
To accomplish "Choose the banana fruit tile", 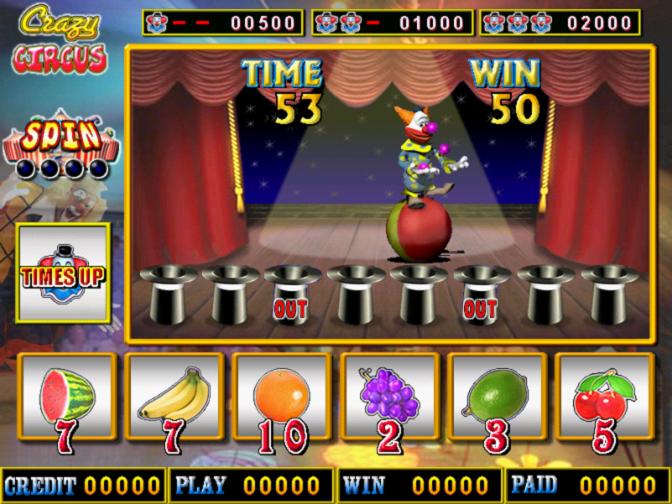I will click(173, 400).
